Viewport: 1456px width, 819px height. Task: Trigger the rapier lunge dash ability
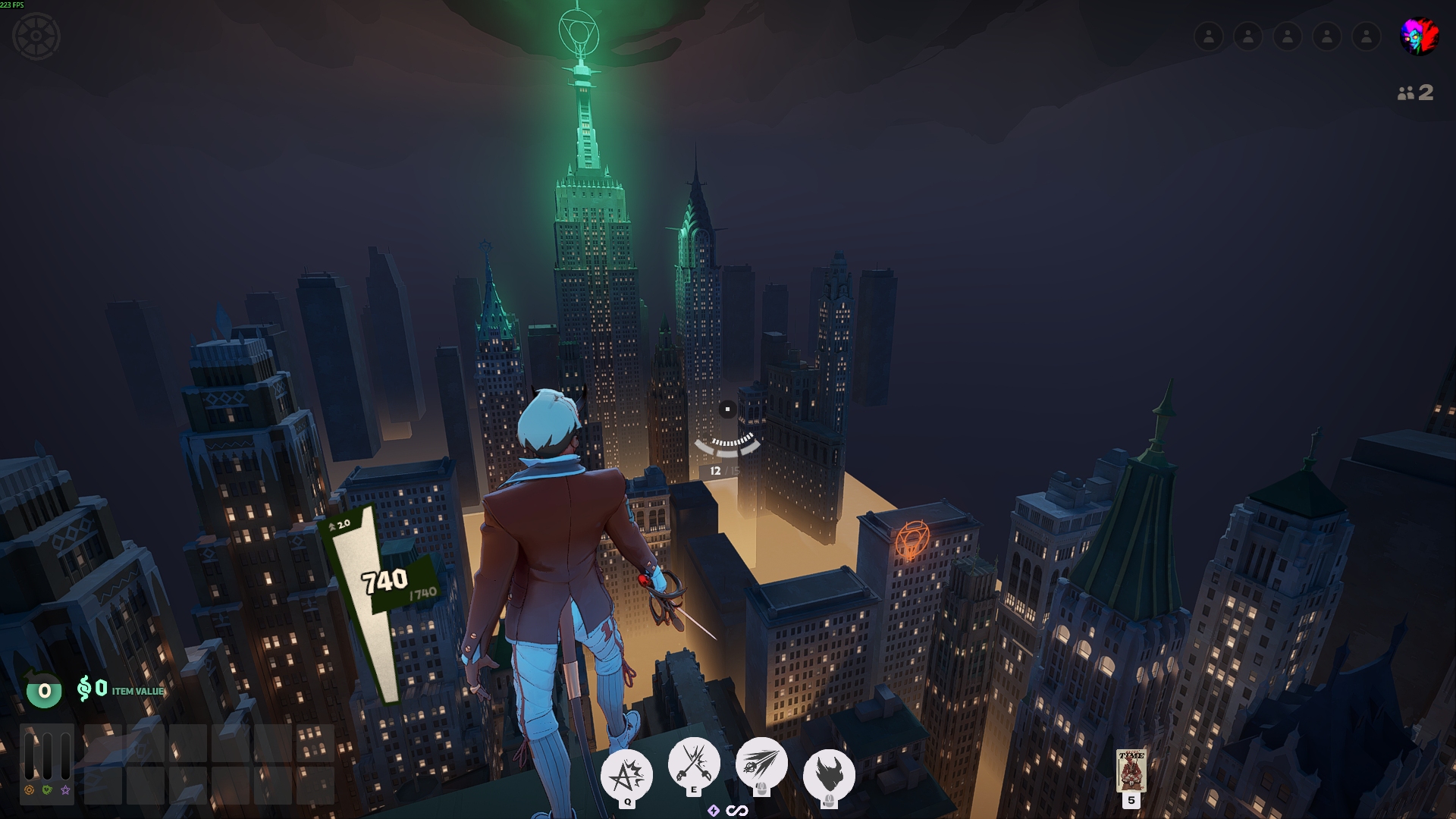point(761,762)
